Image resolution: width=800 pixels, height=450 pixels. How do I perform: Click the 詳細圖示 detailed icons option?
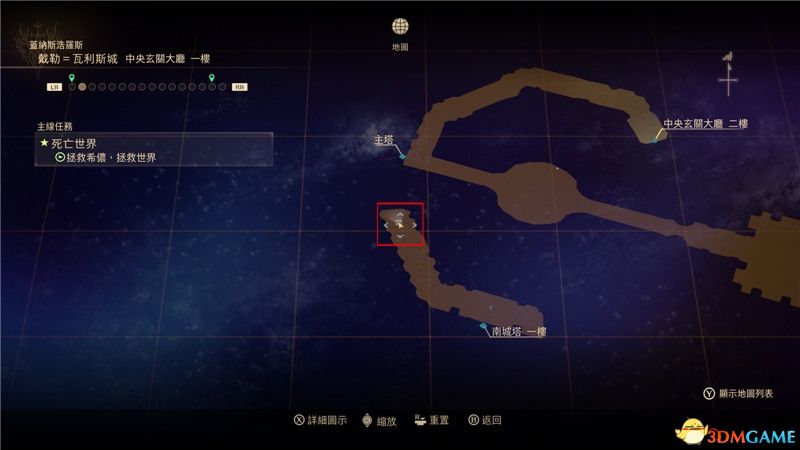point(320,421)
